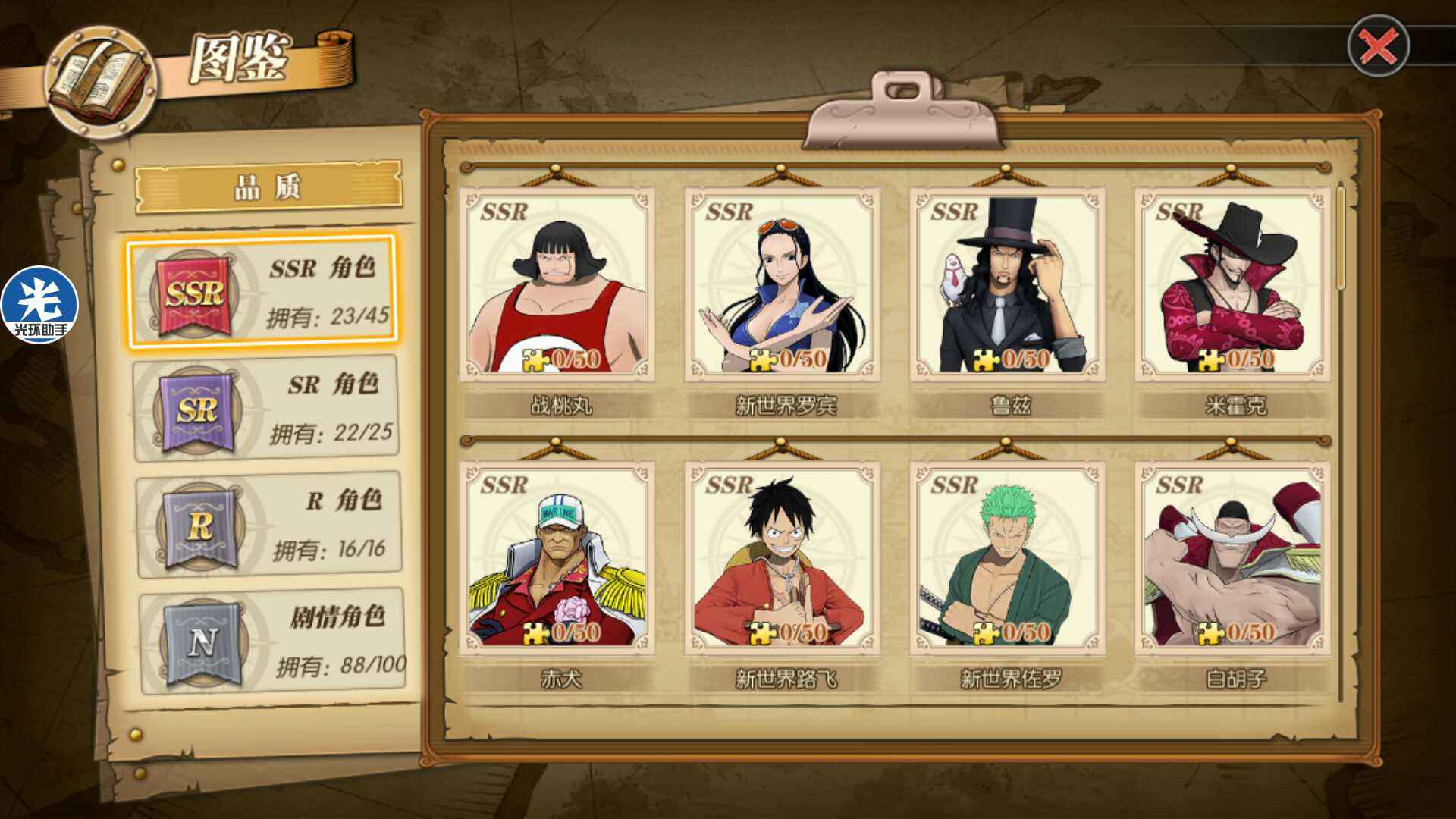Click the character list scrollbar
This screenshot has width=1456, height=819.
coord(1340,237)
